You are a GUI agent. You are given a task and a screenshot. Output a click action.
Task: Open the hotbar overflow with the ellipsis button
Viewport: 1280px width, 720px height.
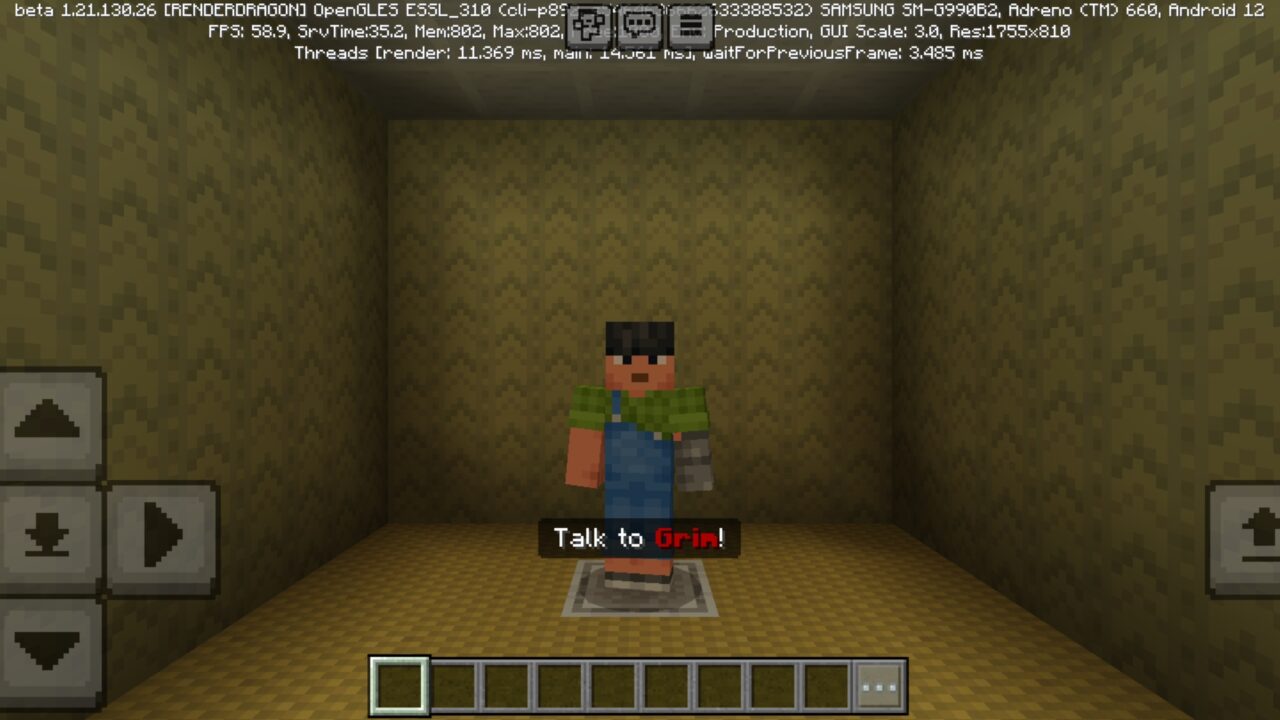coord(879,684)
